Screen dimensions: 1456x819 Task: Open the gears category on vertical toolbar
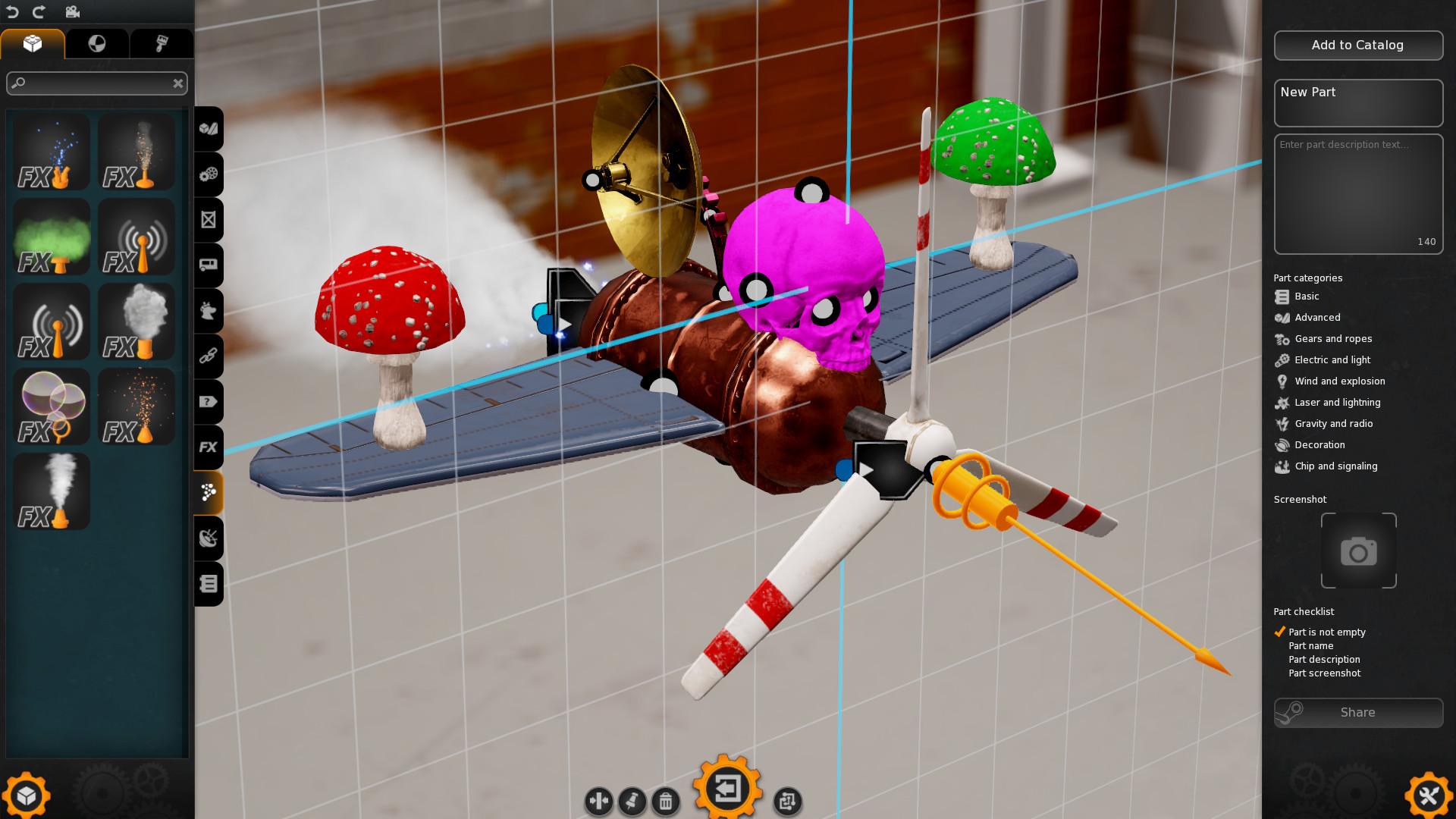coord(209,174)
